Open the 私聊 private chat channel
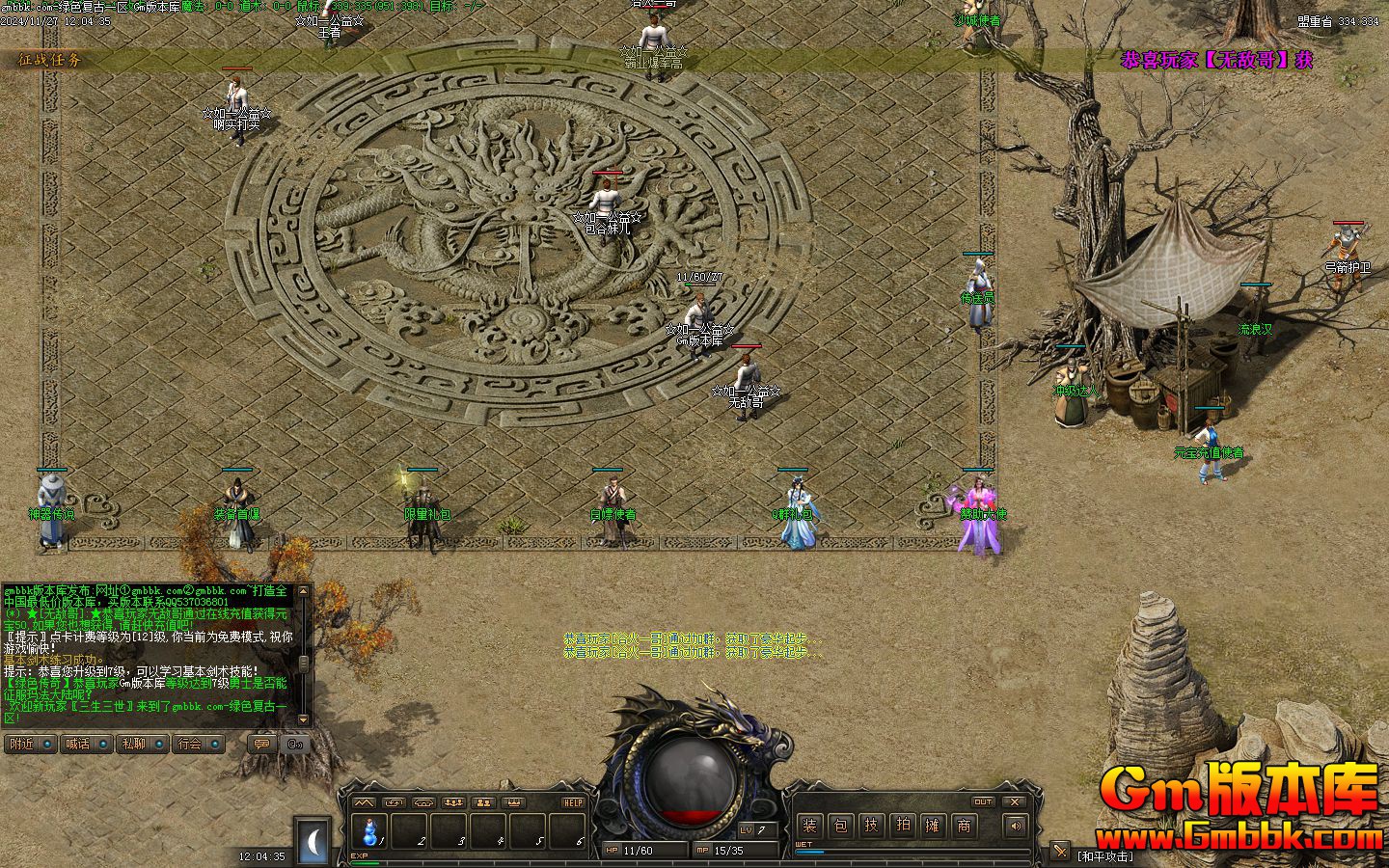1389x868 pixels. click(x=142, y=744)
